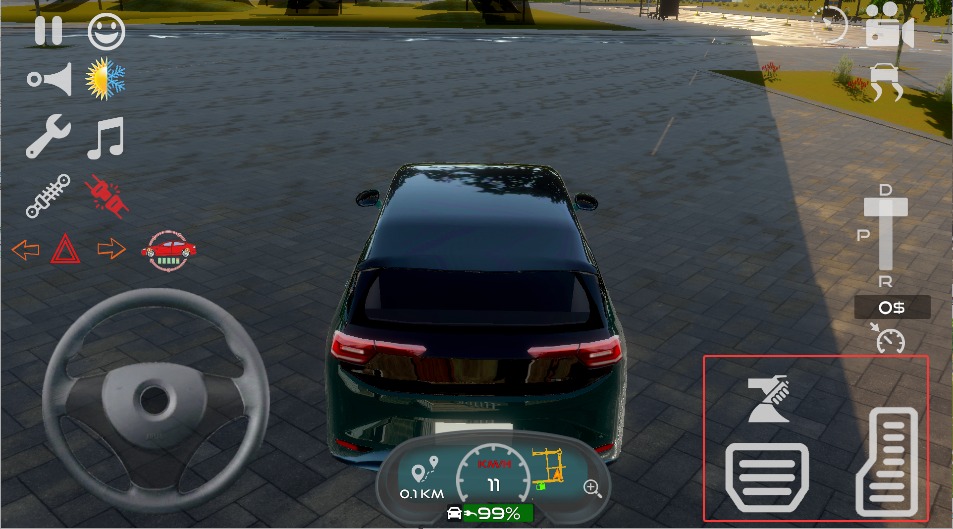
Task: Switch on the hazard warning triangle
Action: click(x=66, y=249)
